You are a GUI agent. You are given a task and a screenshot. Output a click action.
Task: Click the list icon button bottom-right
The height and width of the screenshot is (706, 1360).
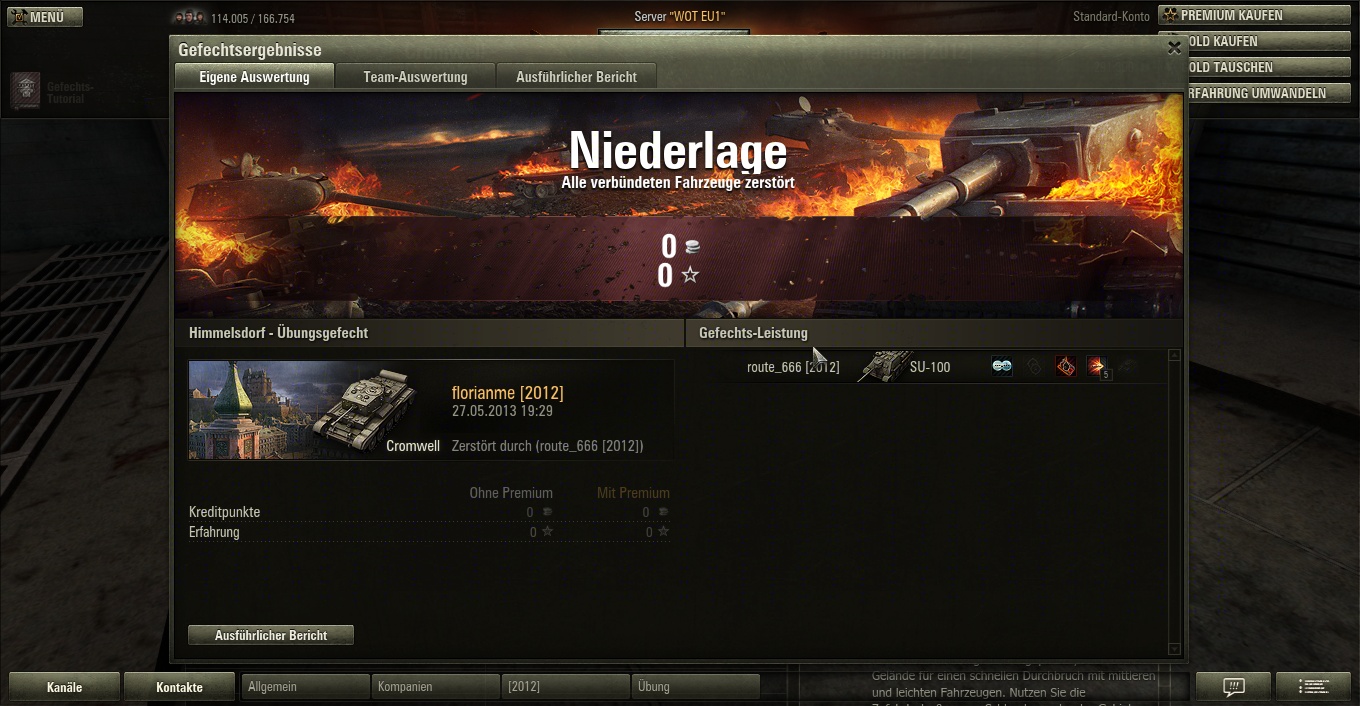(x=1313, y=687)
